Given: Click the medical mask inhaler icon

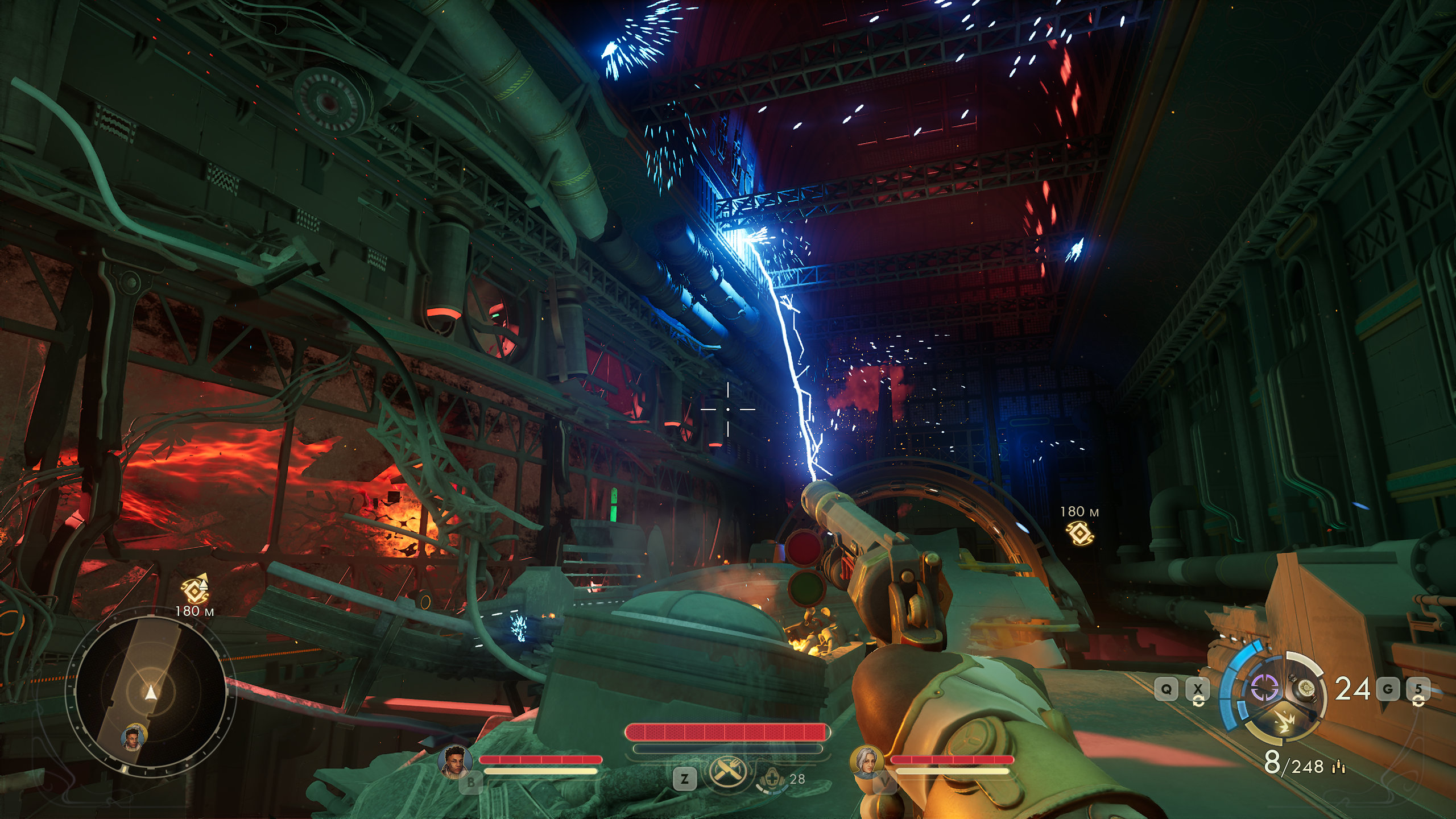Looking at the screenshot, I should click(x=772, y=779).
